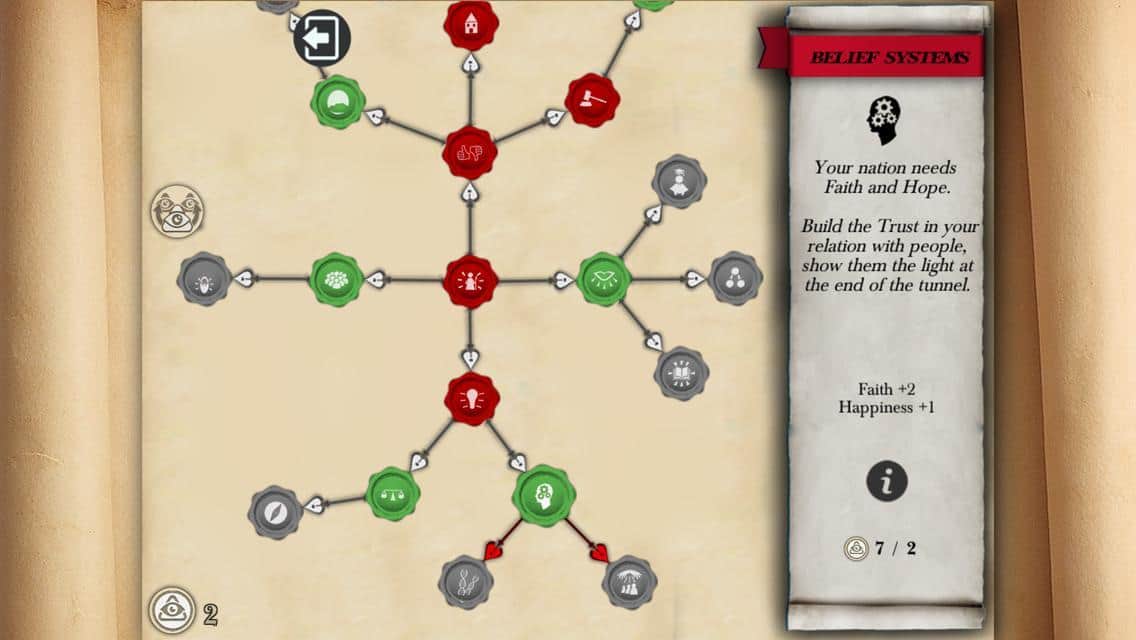
Task: Select the green head-with-gears Belief Systems seal
Action: (x=544, y=494)
